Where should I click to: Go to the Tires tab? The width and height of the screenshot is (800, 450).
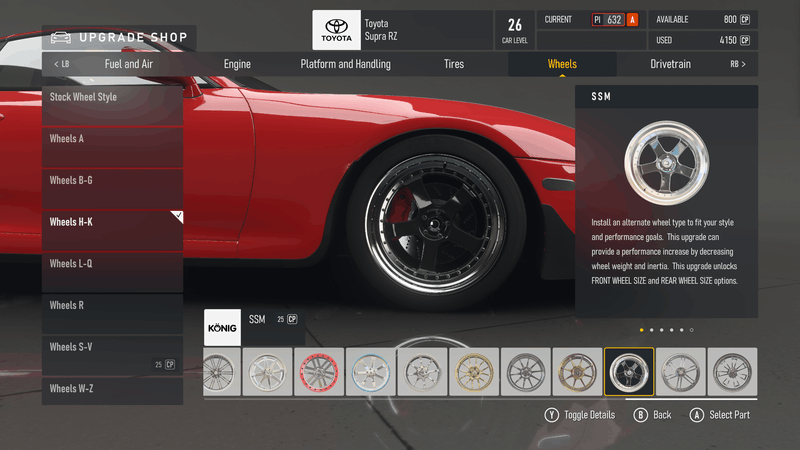pos(454,64)
